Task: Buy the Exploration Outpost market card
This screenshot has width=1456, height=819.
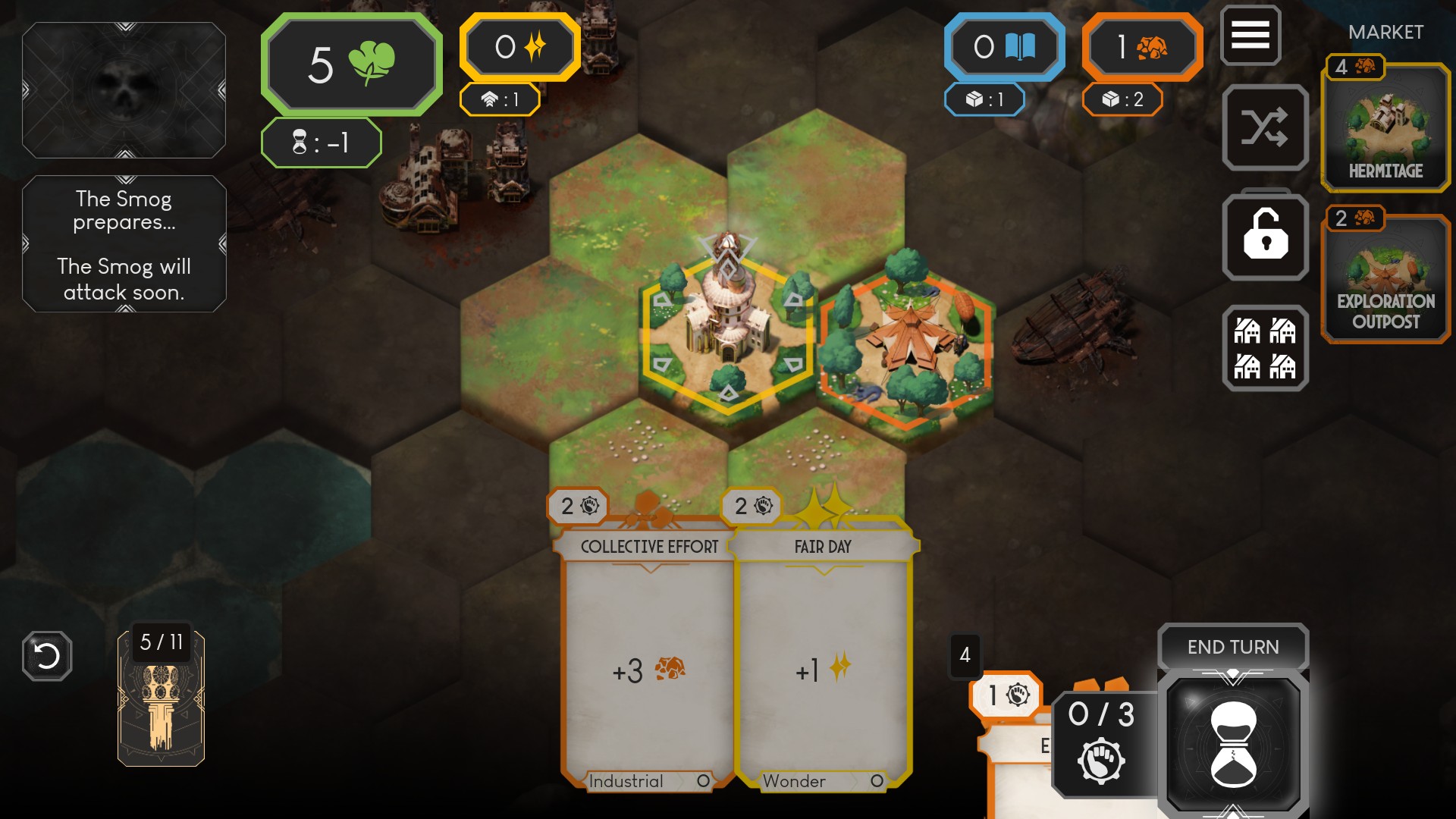Action: click(1385, 278)
